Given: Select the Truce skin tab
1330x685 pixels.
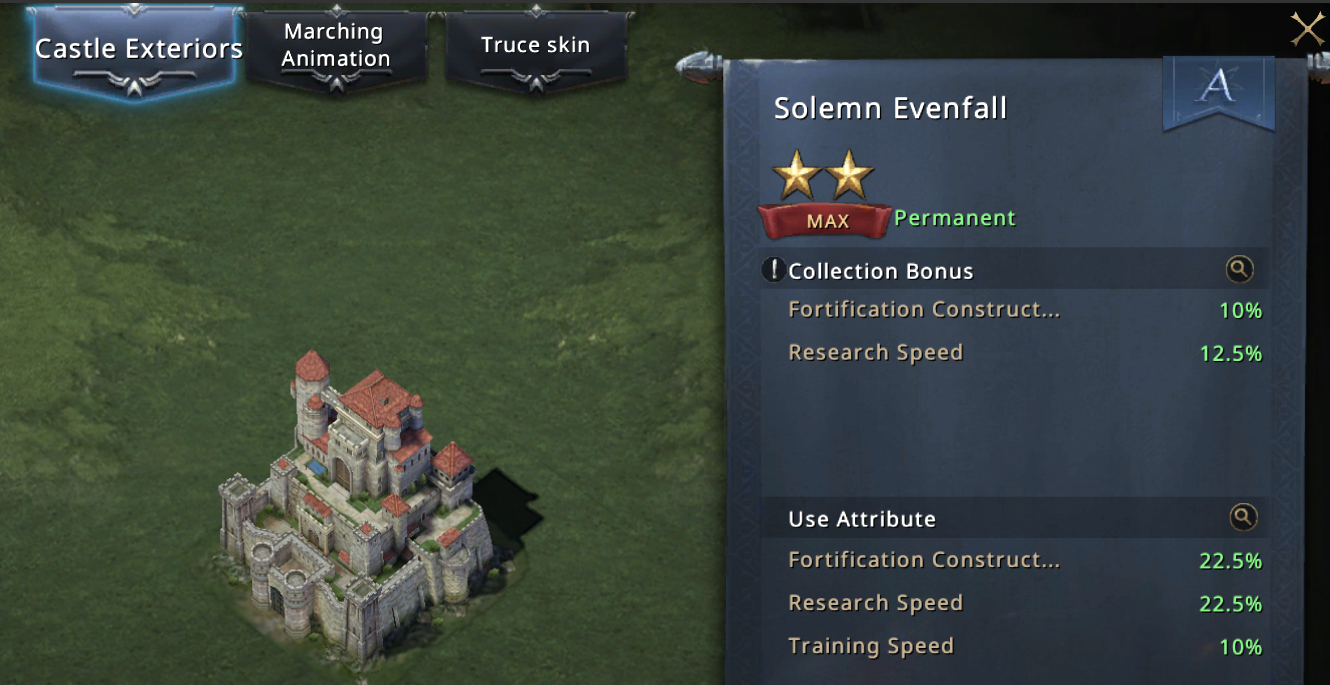Looking at the screenshot, I should (535, 45).
